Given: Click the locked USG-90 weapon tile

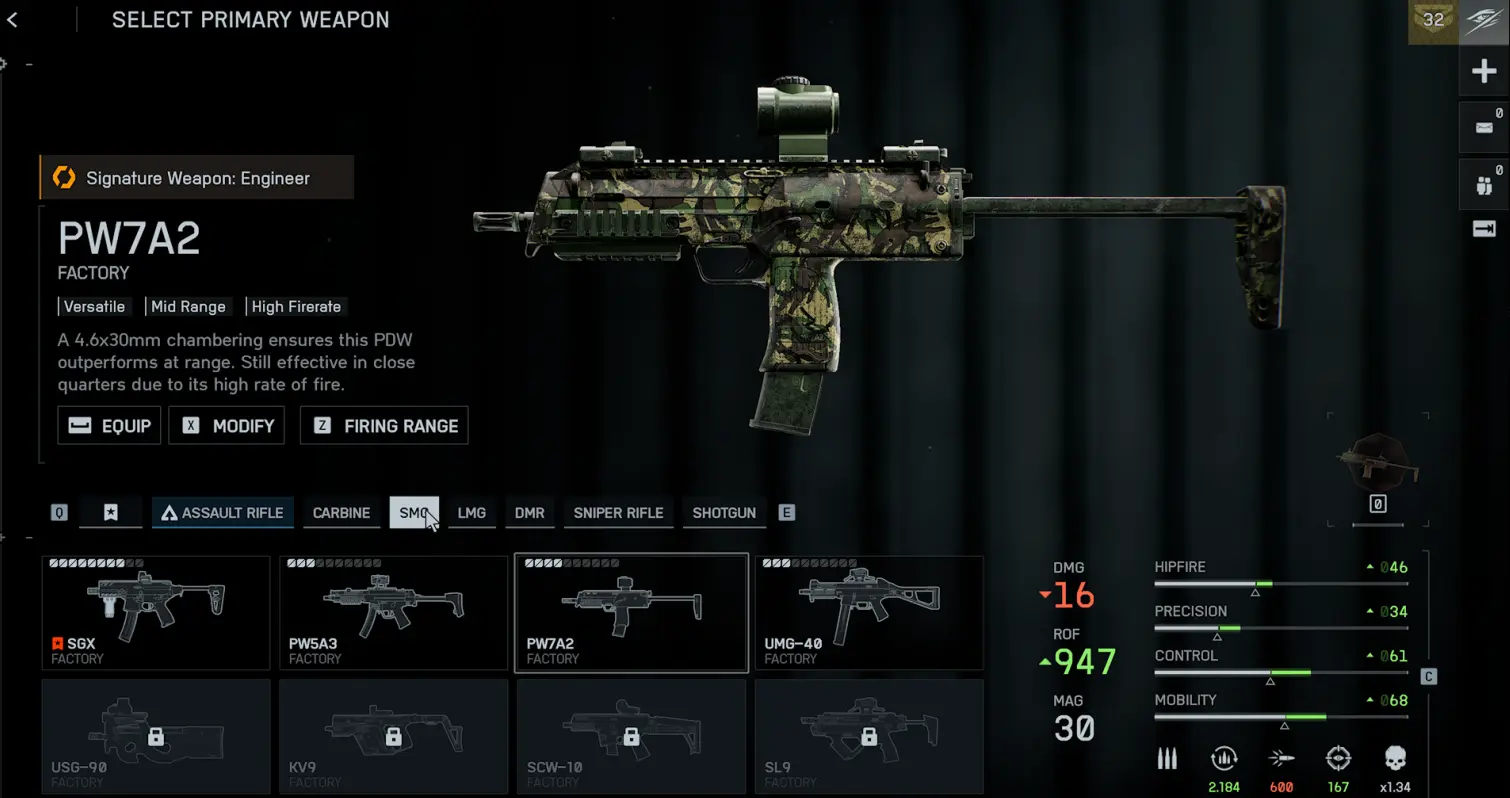Looking at the screenshot, I should coord(156,737).
